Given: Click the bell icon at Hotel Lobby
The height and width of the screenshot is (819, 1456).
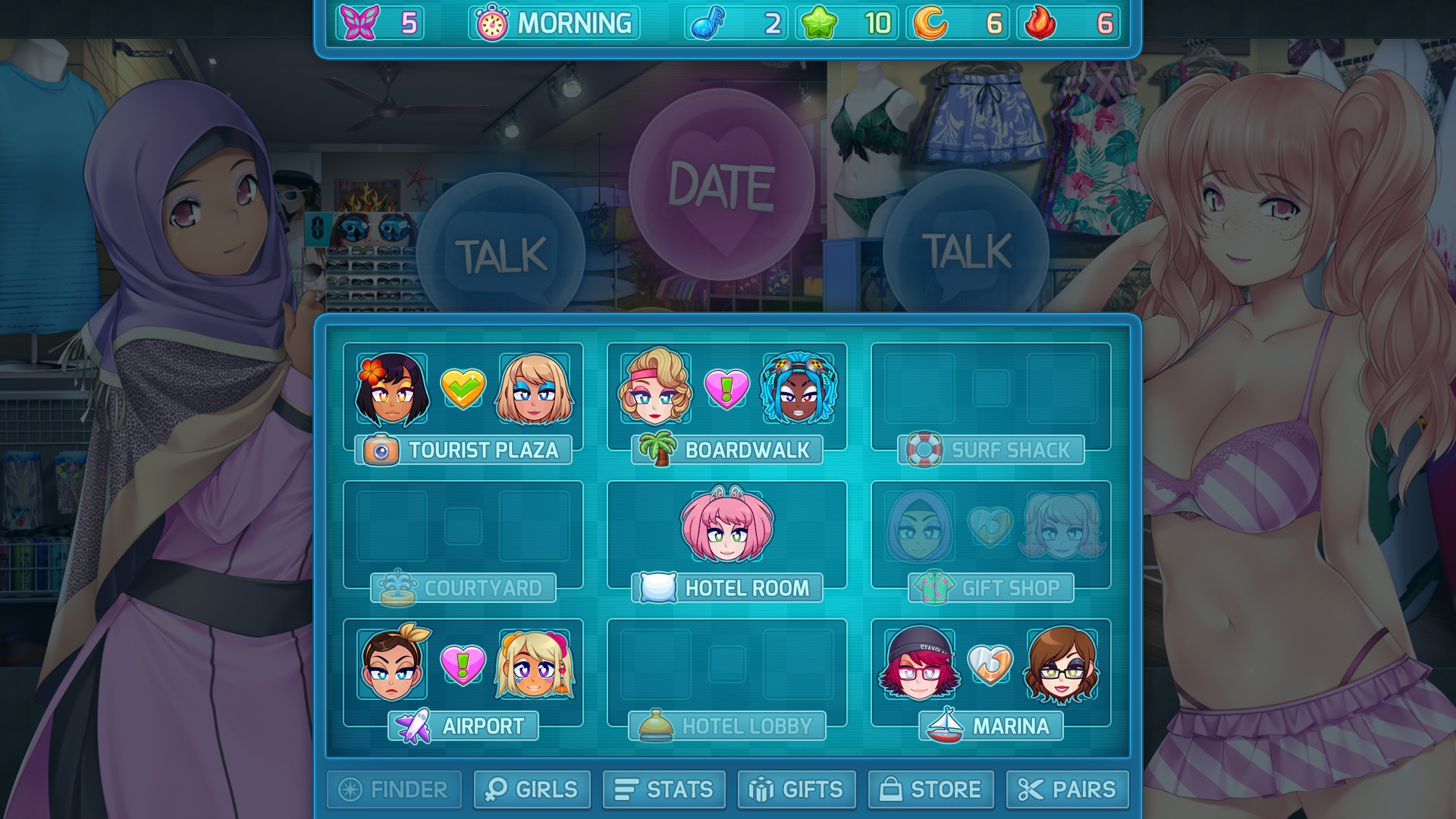Looking at the screenshot, I should click(657, 725).
